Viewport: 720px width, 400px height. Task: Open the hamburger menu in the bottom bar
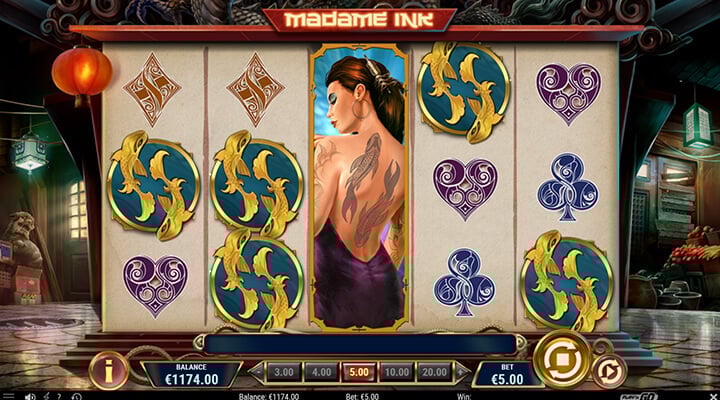point(7,395)
